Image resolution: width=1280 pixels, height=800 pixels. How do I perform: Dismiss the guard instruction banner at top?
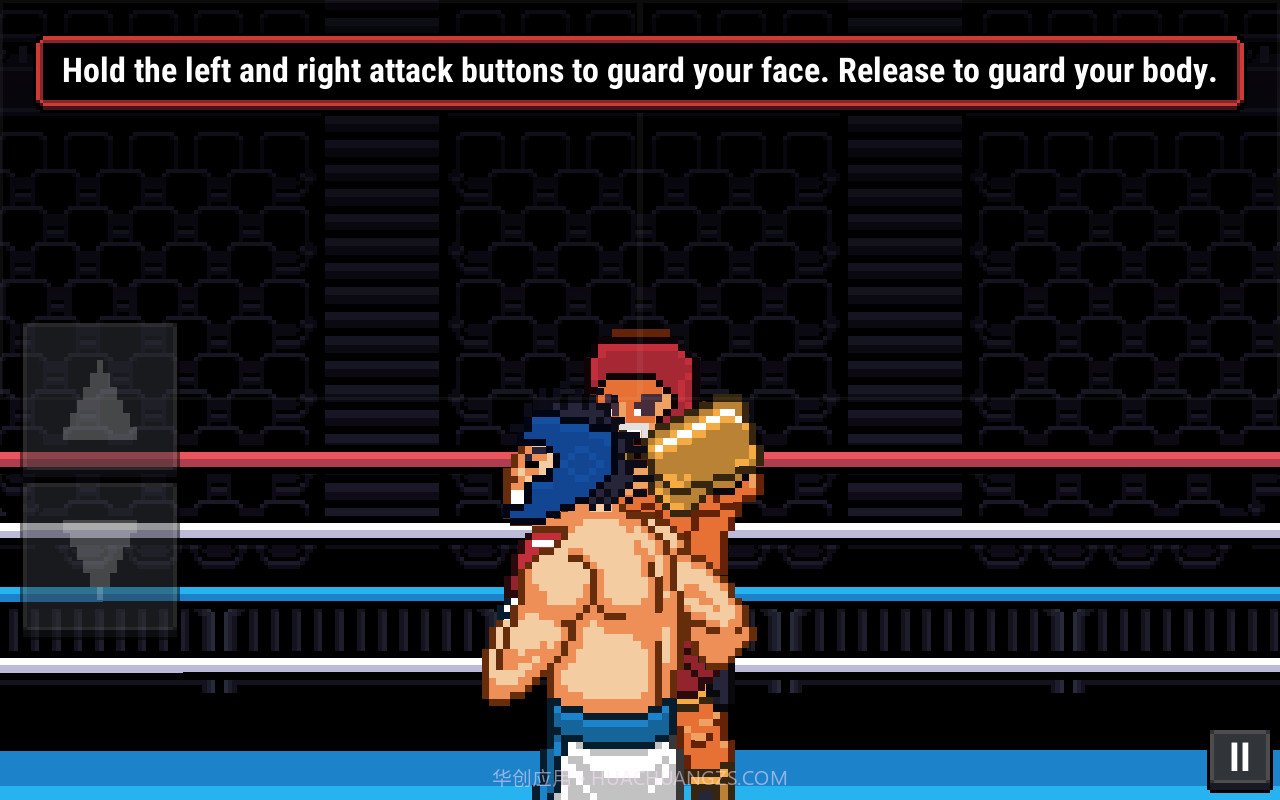point(640,70)
